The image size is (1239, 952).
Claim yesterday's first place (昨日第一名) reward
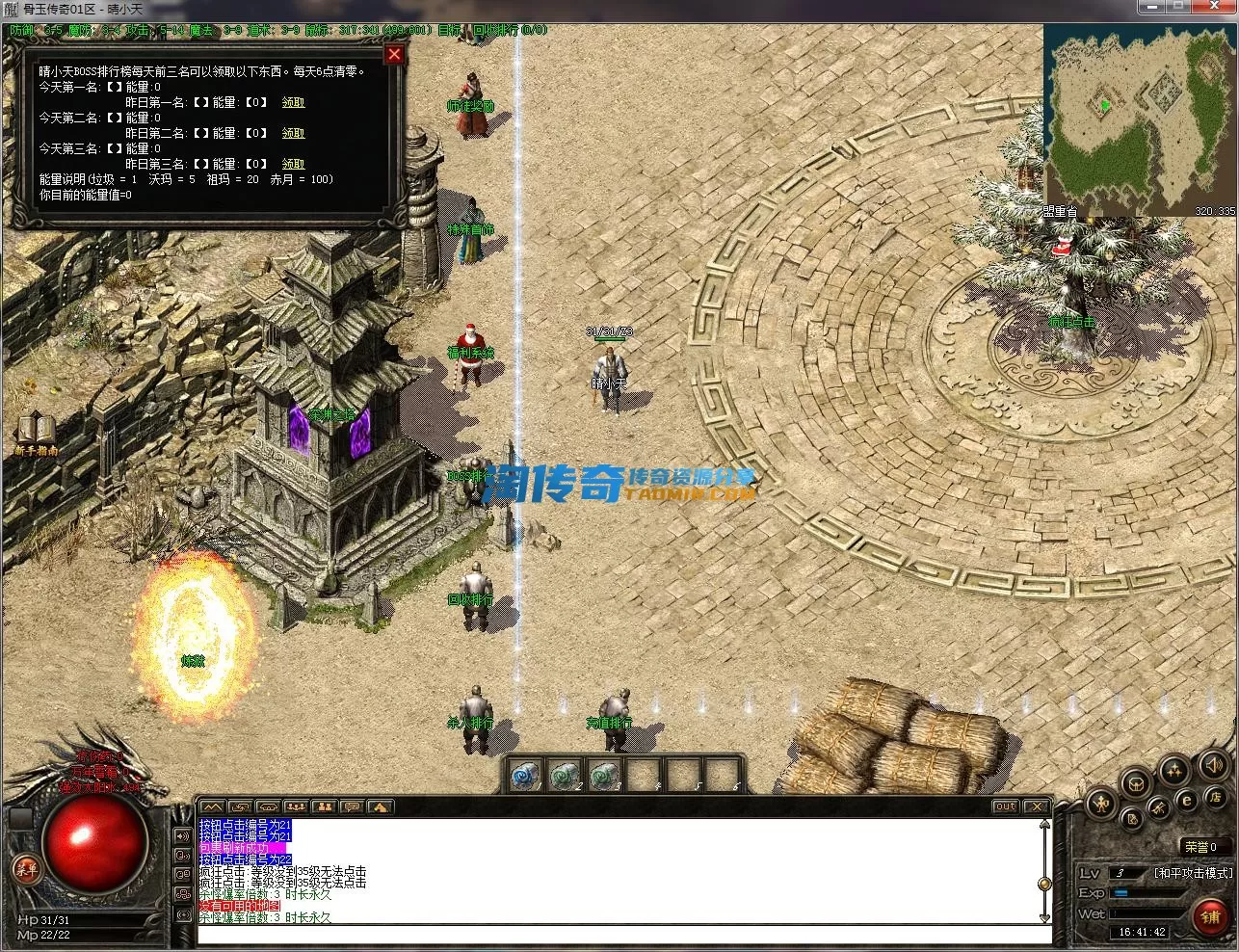293,102
